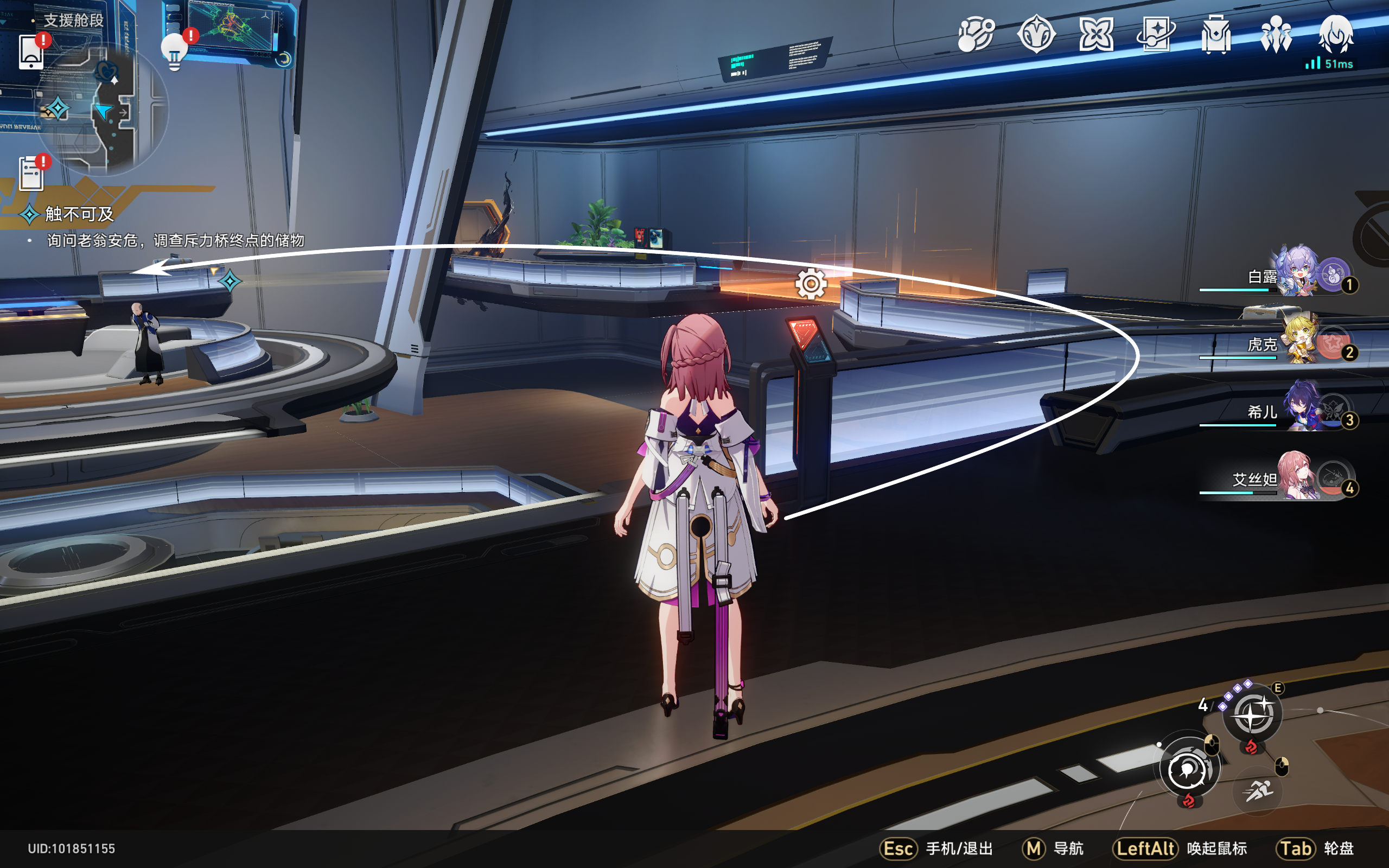Toggle the sprint running icon
Viewport: 1389px width, 868px height.
tap(1258, 791)
